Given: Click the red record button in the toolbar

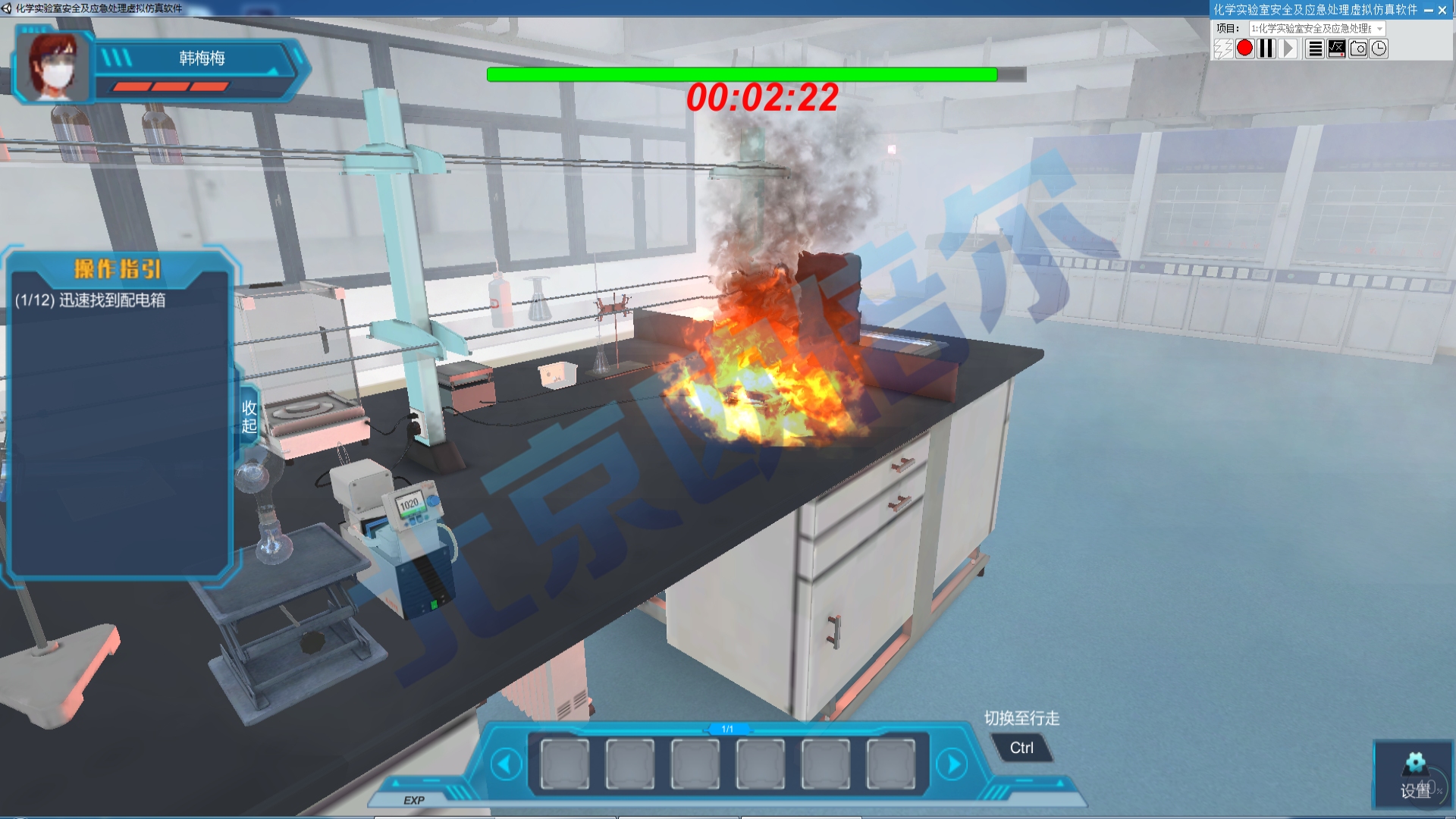Looking at the screenshot, I should pos(1244,49).
